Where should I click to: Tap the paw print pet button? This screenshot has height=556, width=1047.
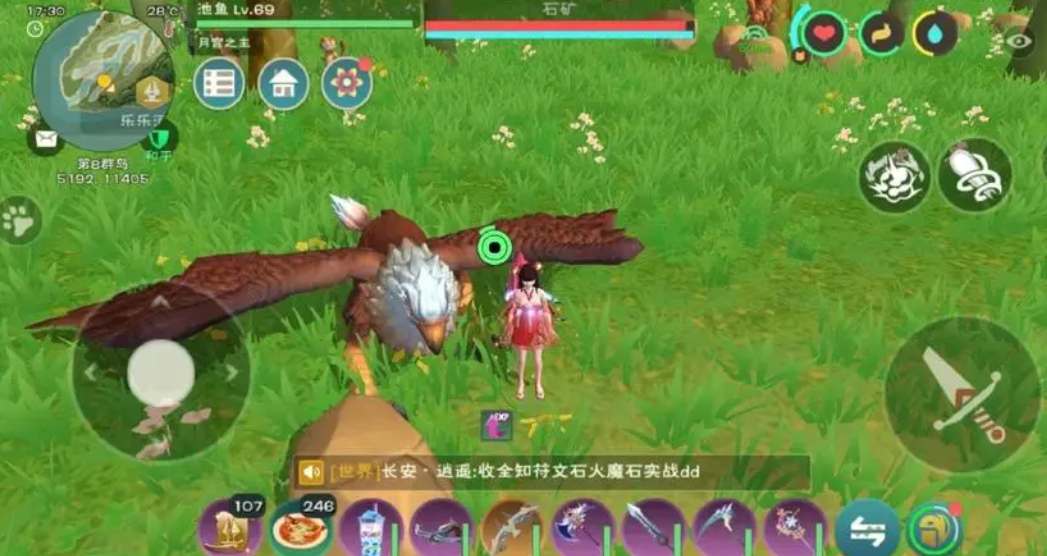(19, 220)
